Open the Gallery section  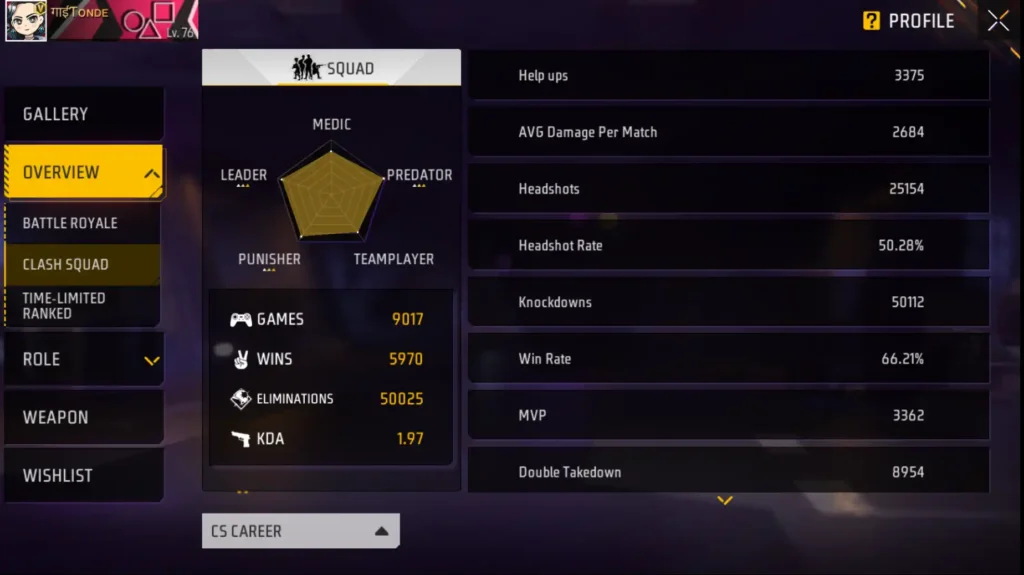[83, 114]
